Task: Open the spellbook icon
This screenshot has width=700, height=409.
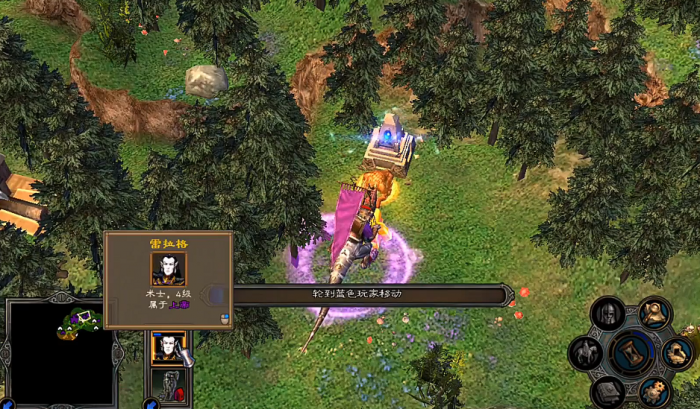Action: click(x=607, y=390)
